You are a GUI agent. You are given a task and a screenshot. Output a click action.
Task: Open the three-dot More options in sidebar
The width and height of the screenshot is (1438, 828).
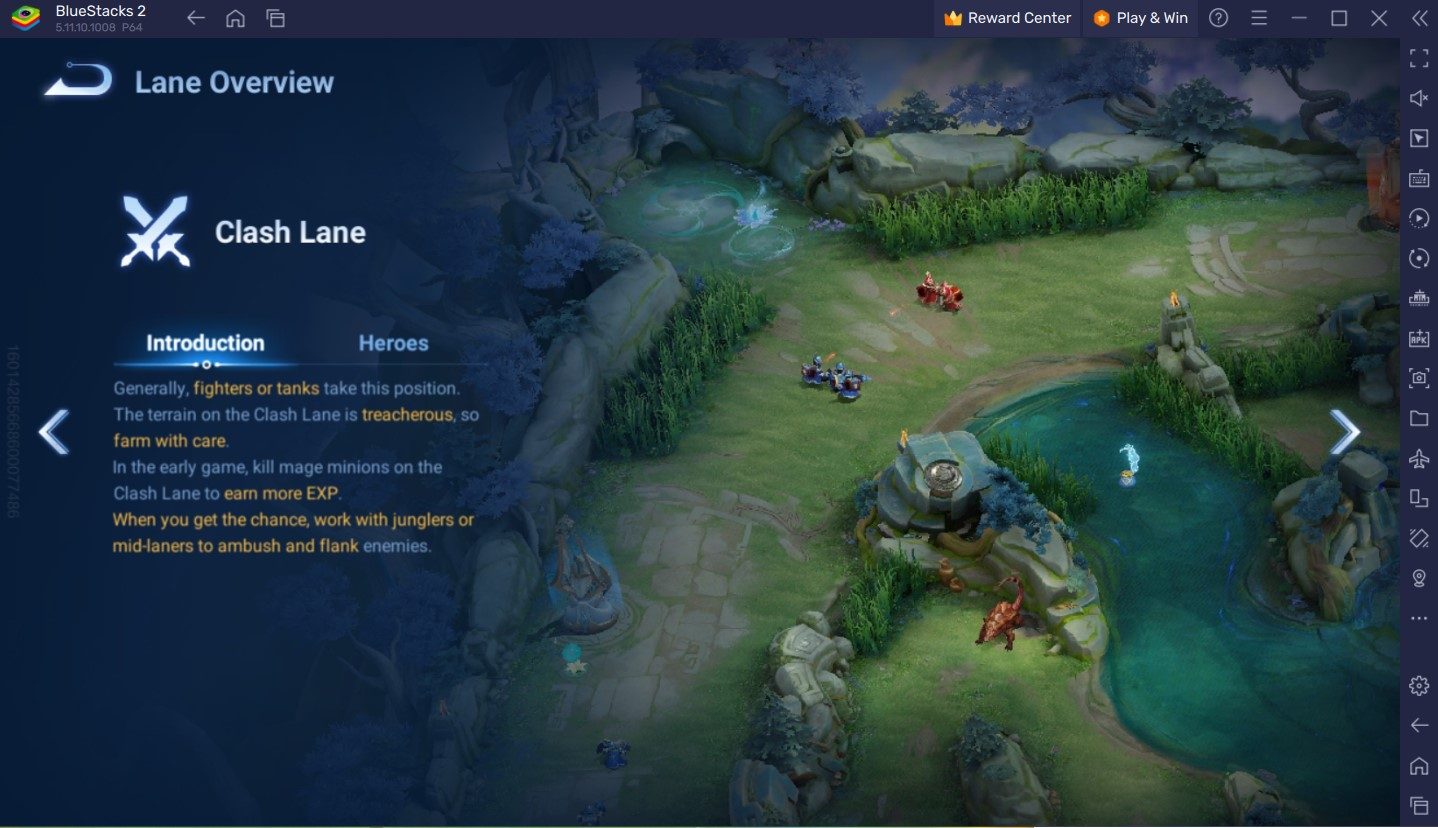1418,618
